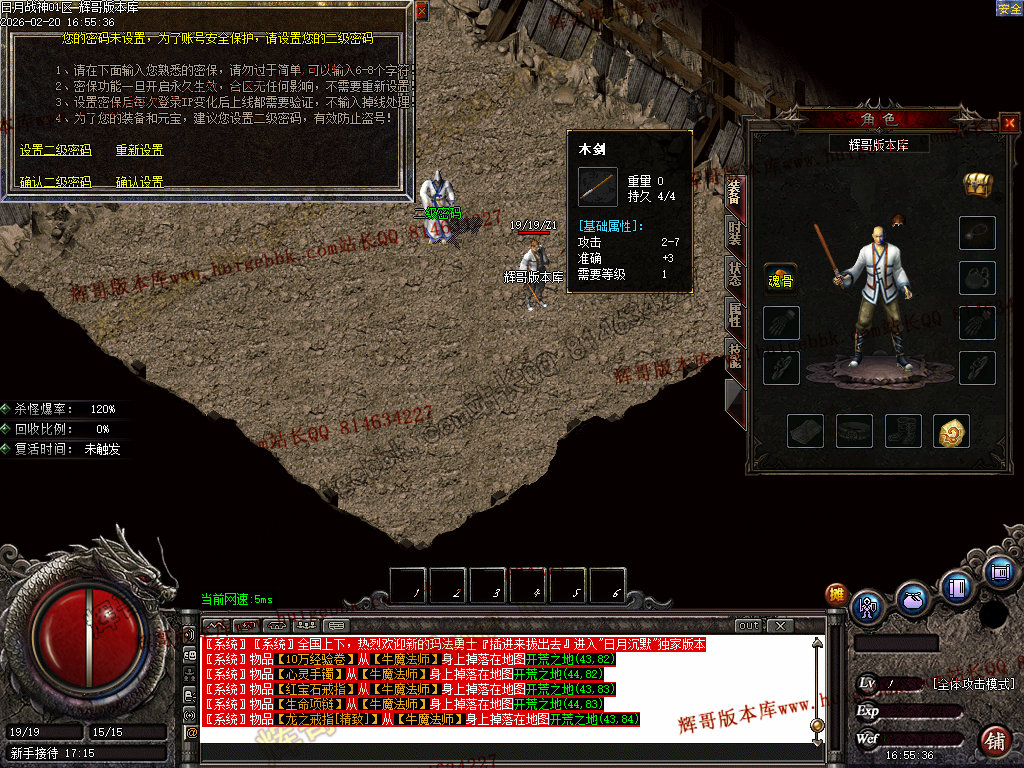Close the 角色 character panel

click(x=1008, y=124)
